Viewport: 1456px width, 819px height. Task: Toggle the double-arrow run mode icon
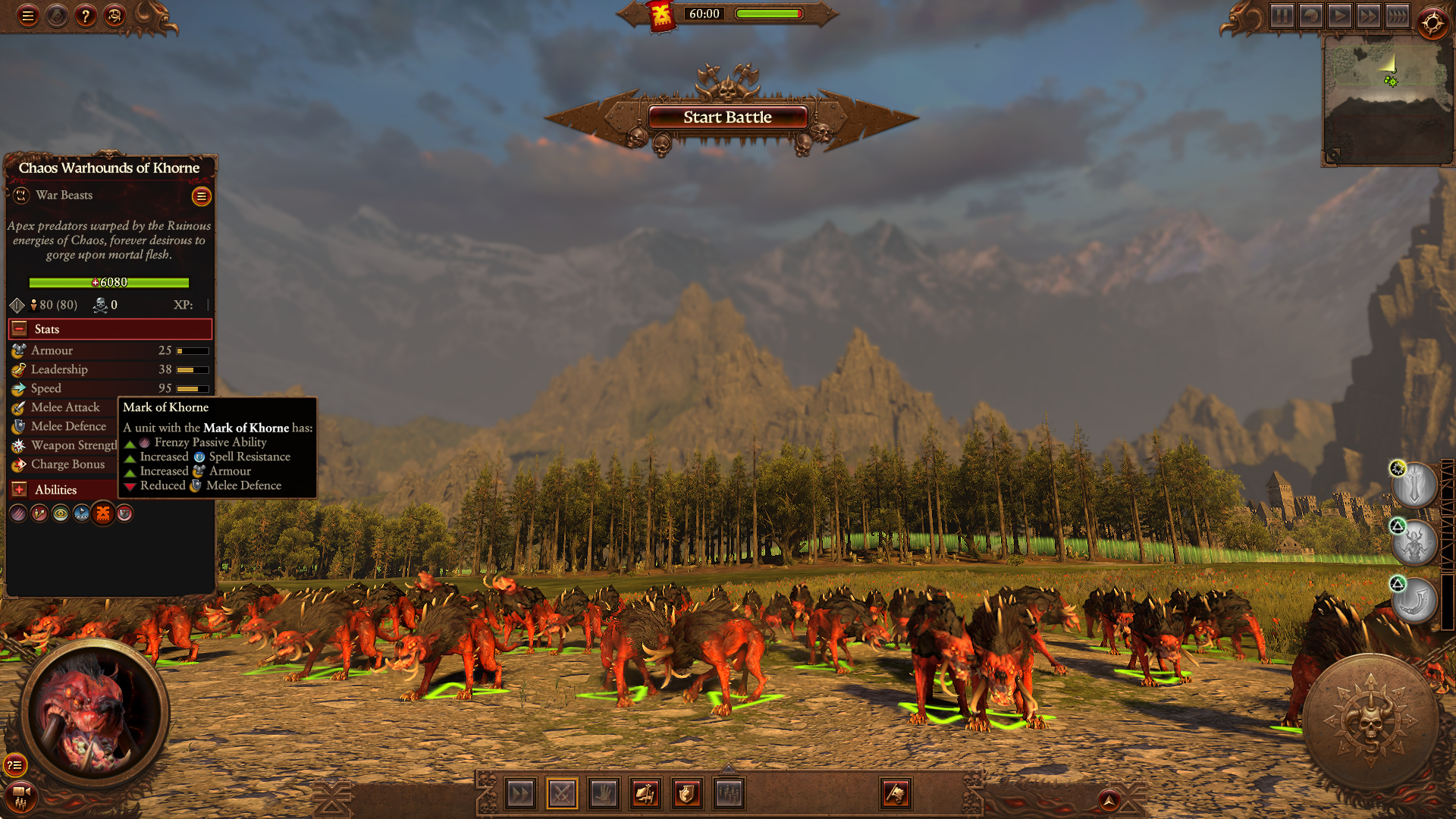(520, 793)
